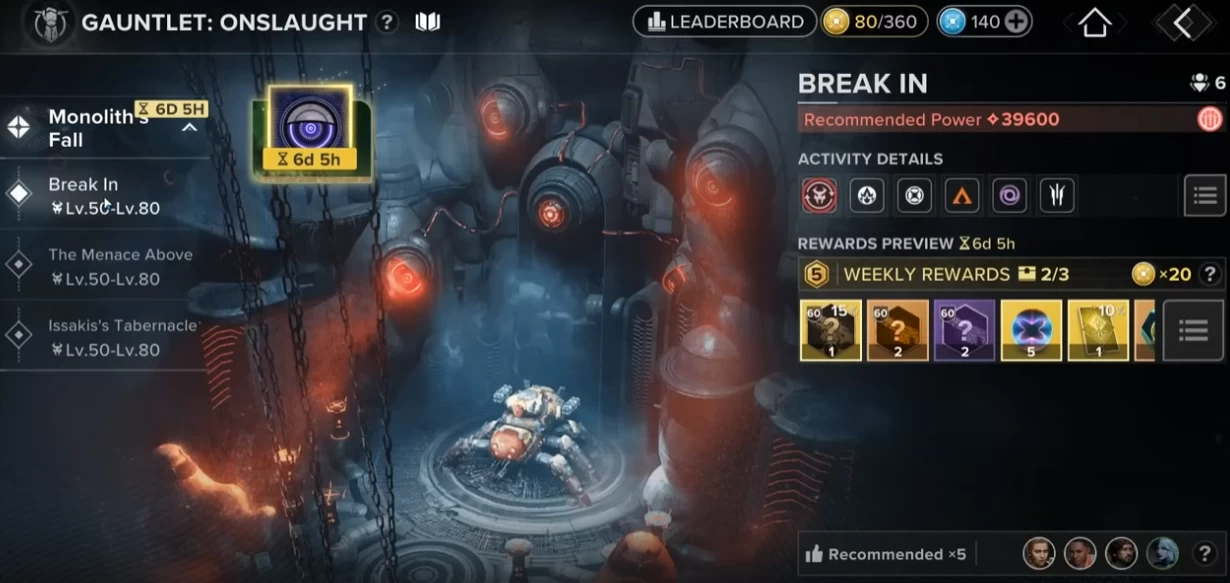View the purple mystery reward box
This screenshot has height=583, width=1230.
pos(964,330)
